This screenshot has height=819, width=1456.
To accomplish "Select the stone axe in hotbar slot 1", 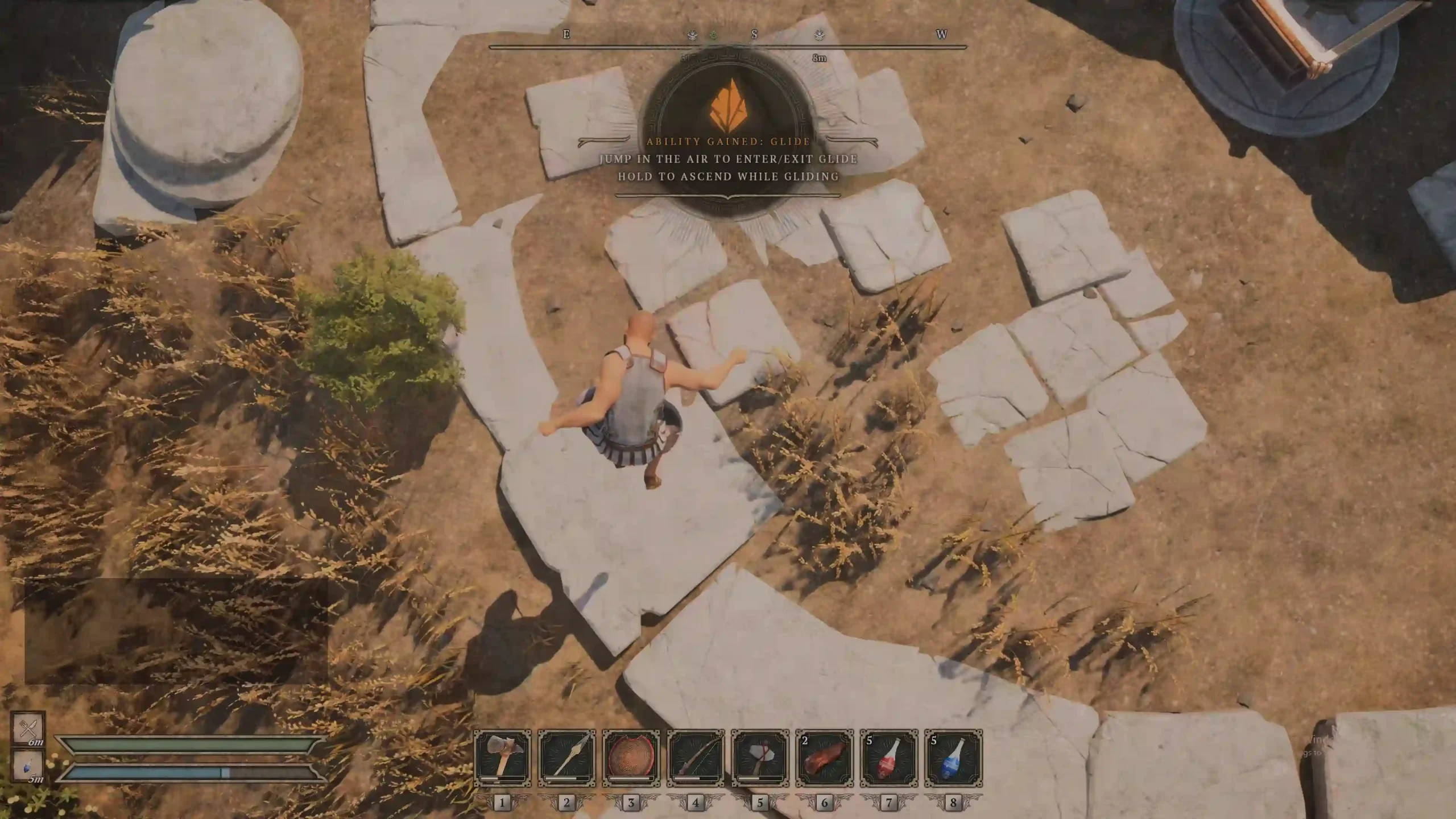I will tap(502, 758).
